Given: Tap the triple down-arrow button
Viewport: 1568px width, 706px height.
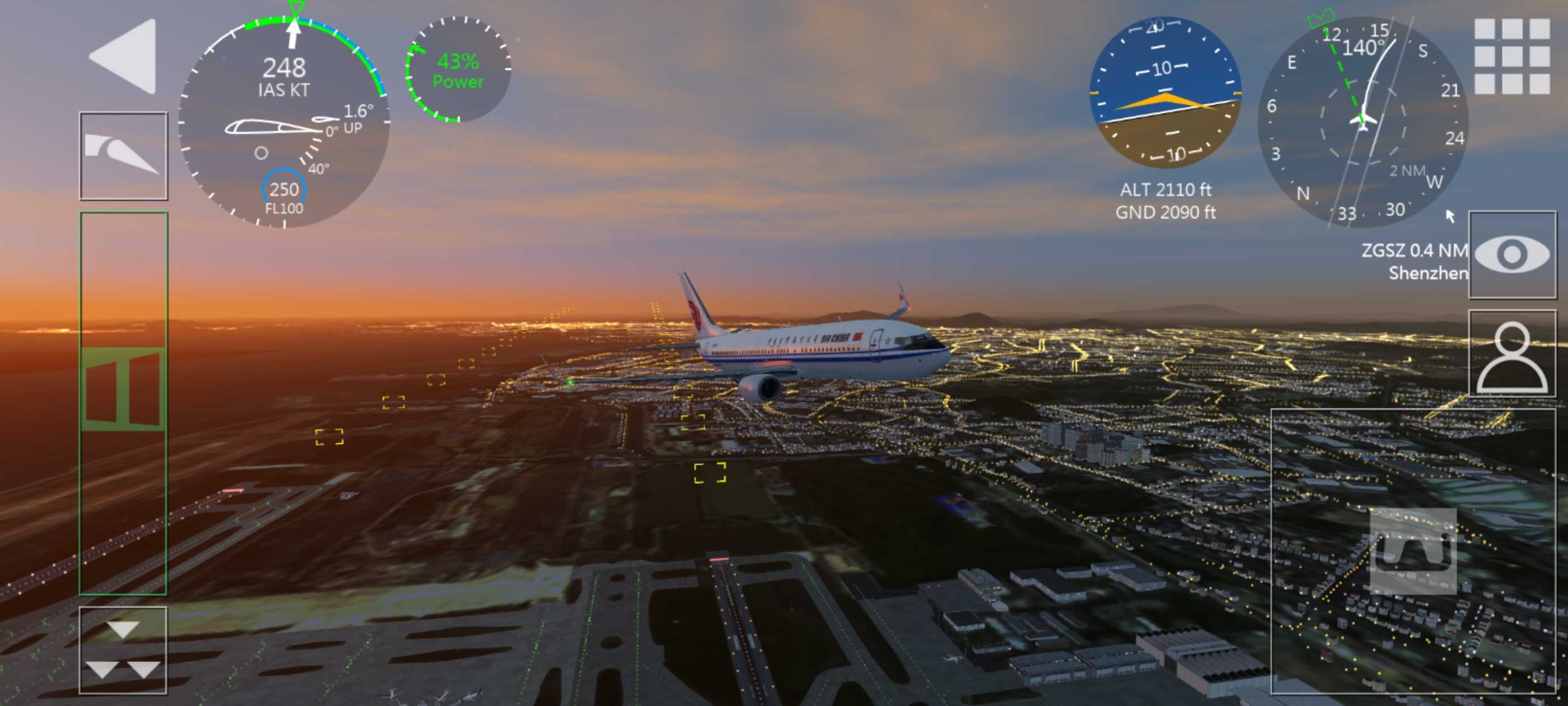Looking at the screenshot, I should pyautogui.click(x=123, y=650).
